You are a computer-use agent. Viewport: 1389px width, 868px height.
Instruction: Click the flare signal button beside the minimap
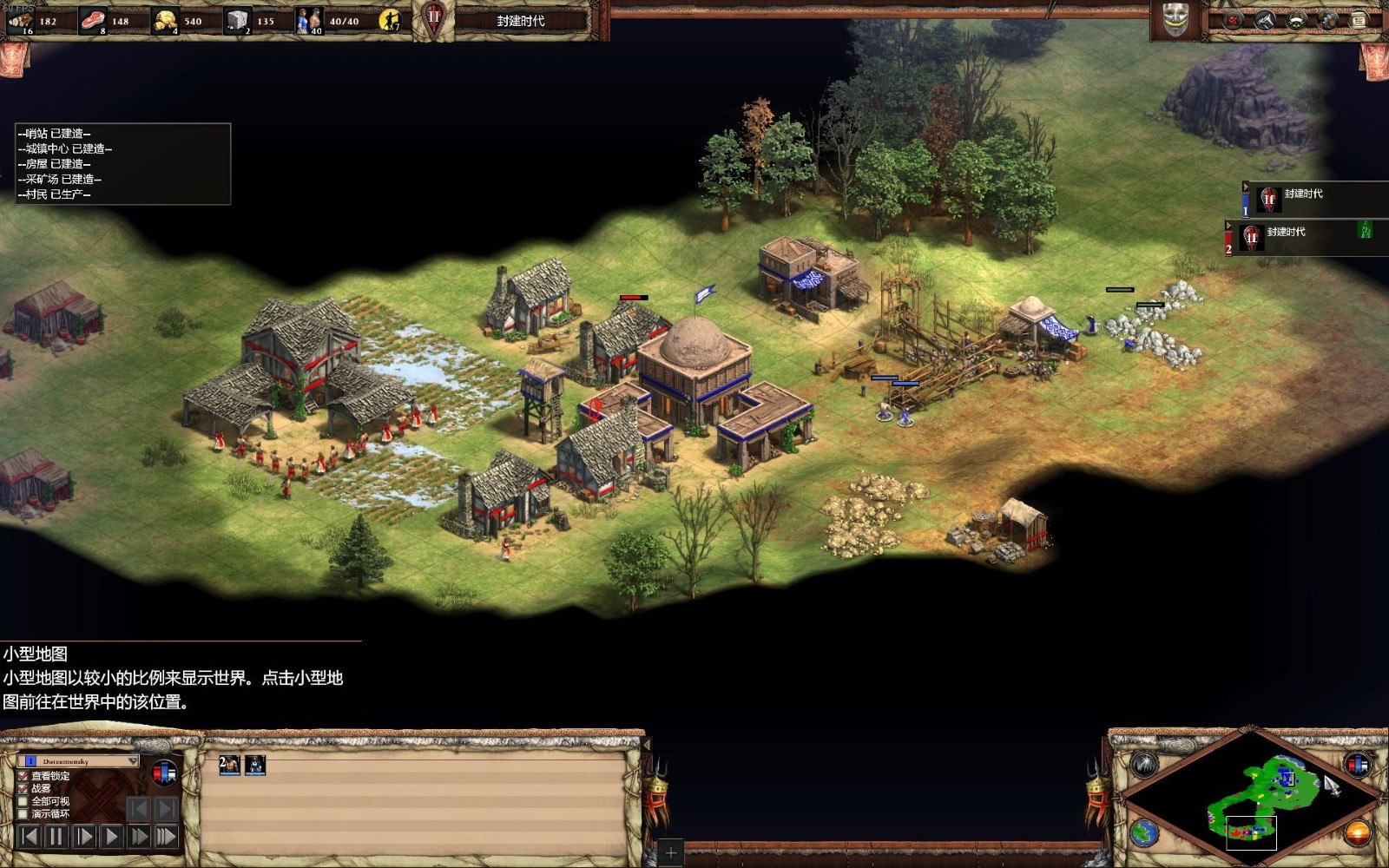[1145, 765]
